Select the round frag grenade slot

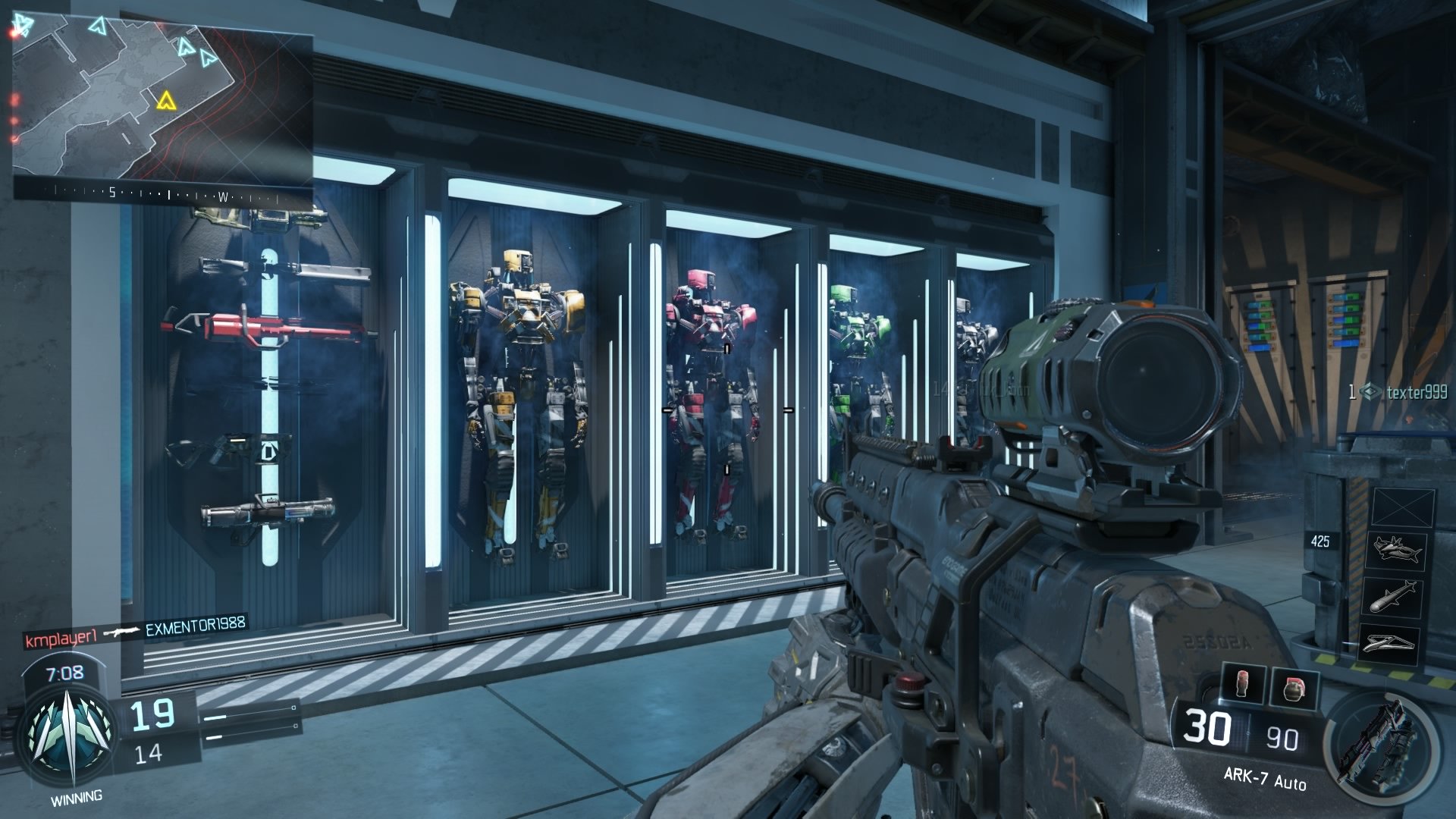point(1294,689)
